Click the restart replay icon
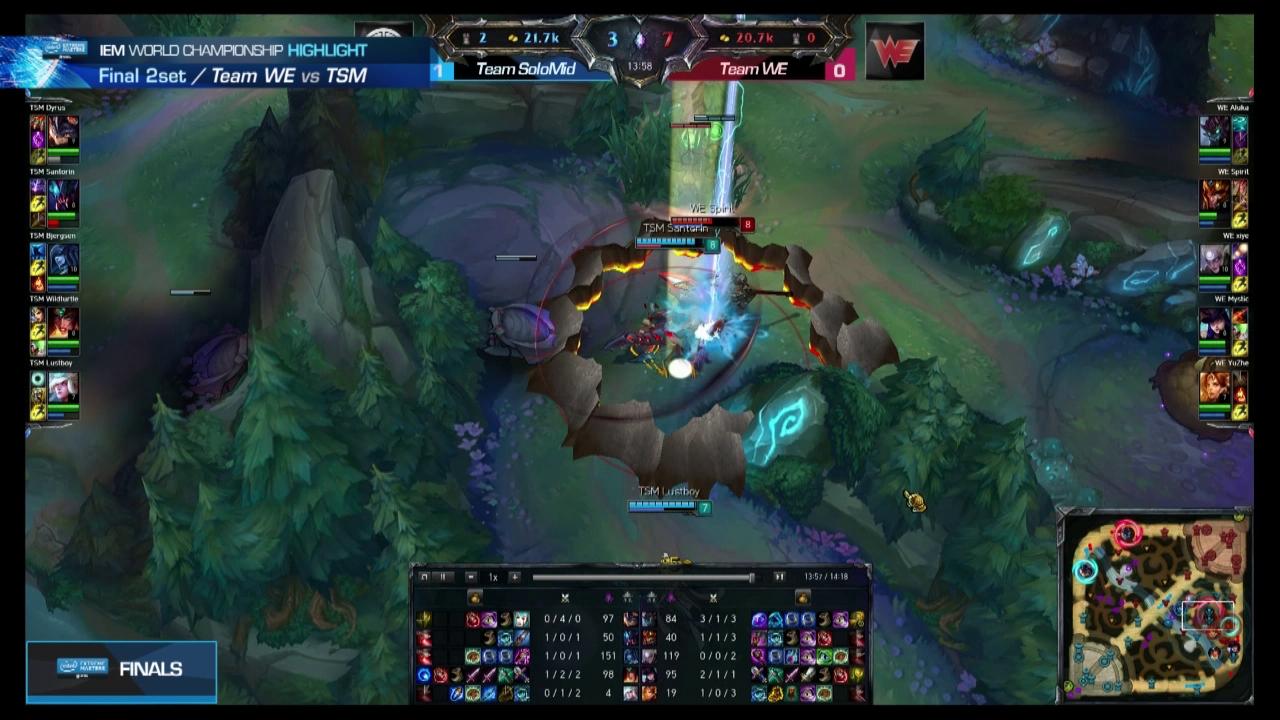Viewport: 1280px width, 720px height. click(x=424, y=577)
